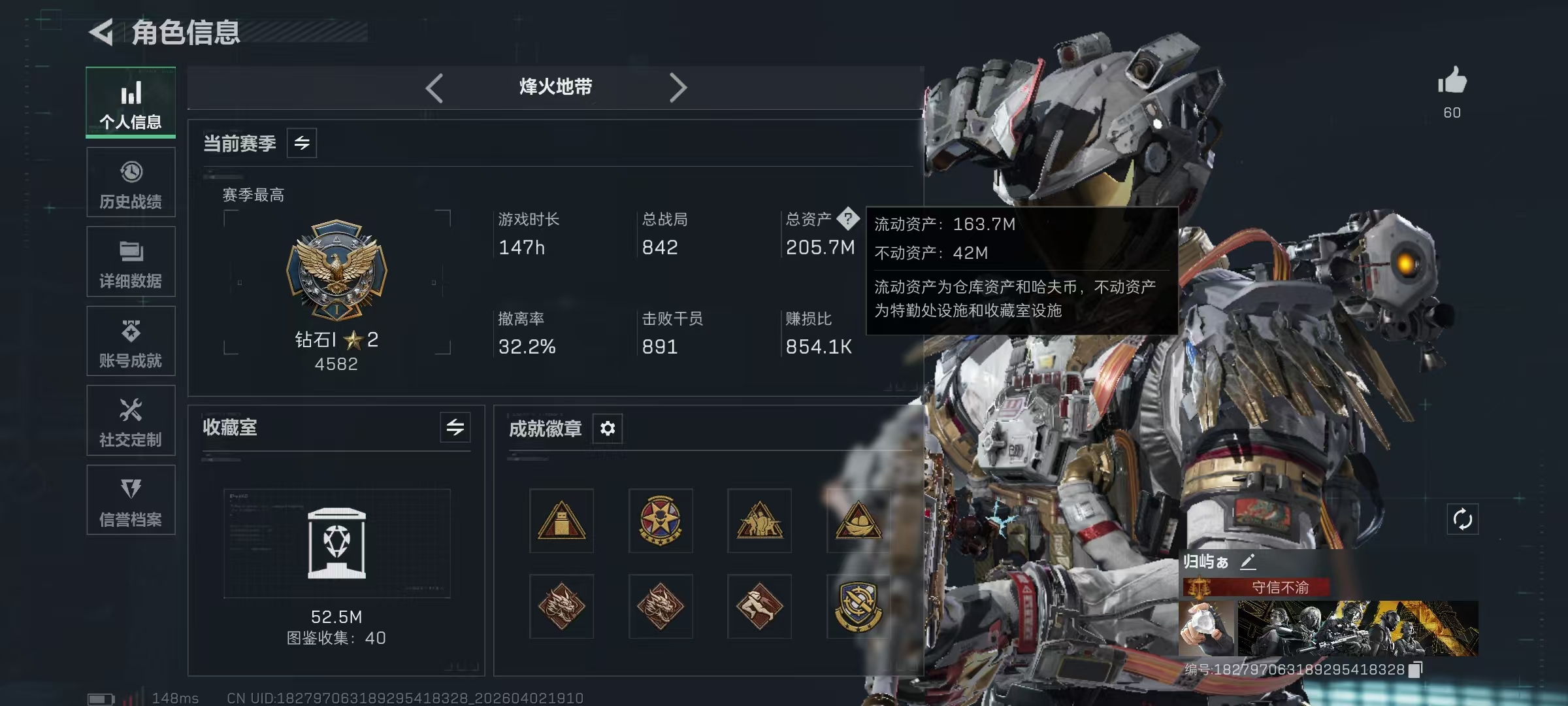The image size is (1568, 706).
Task: Select the gold shield crossed-weapons badge
Action: coord(857,606)
